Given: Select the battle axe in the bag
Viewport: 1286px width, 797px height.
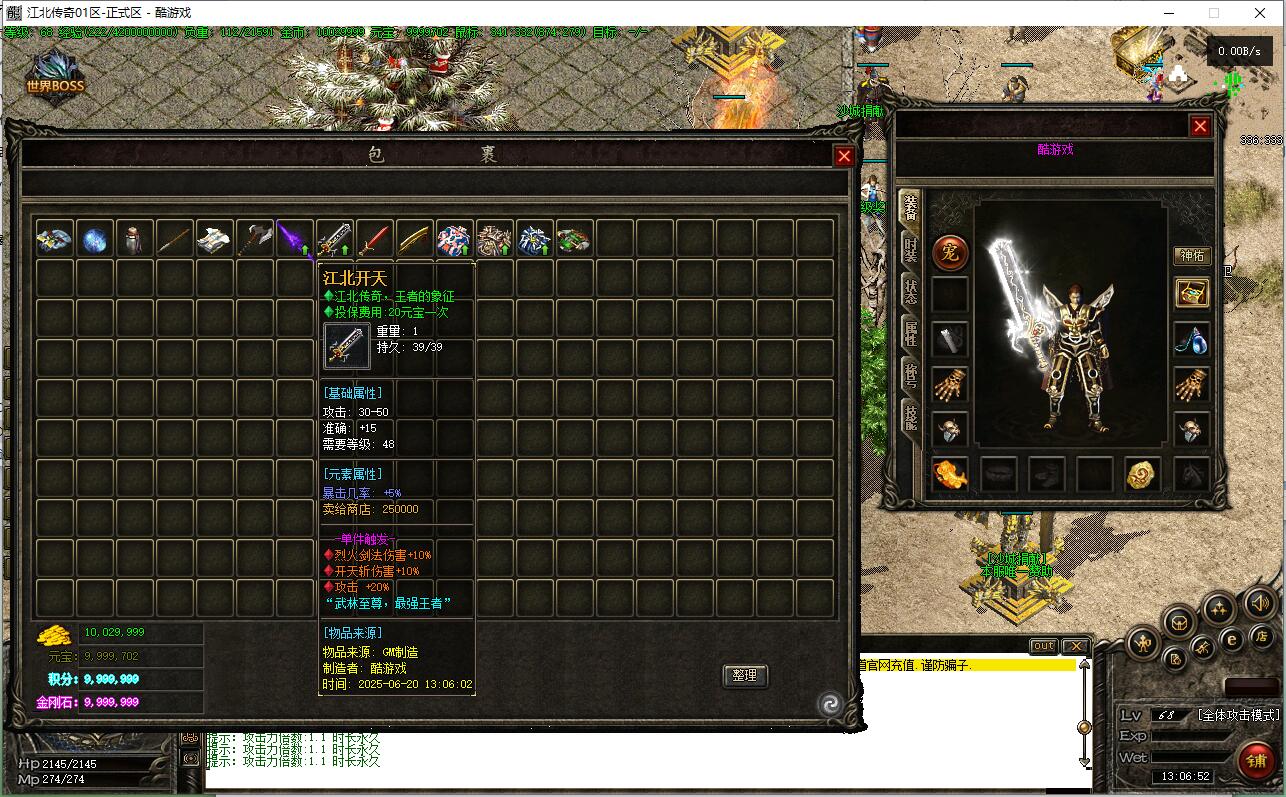Looking at the screenshot, I should [254, 239].
